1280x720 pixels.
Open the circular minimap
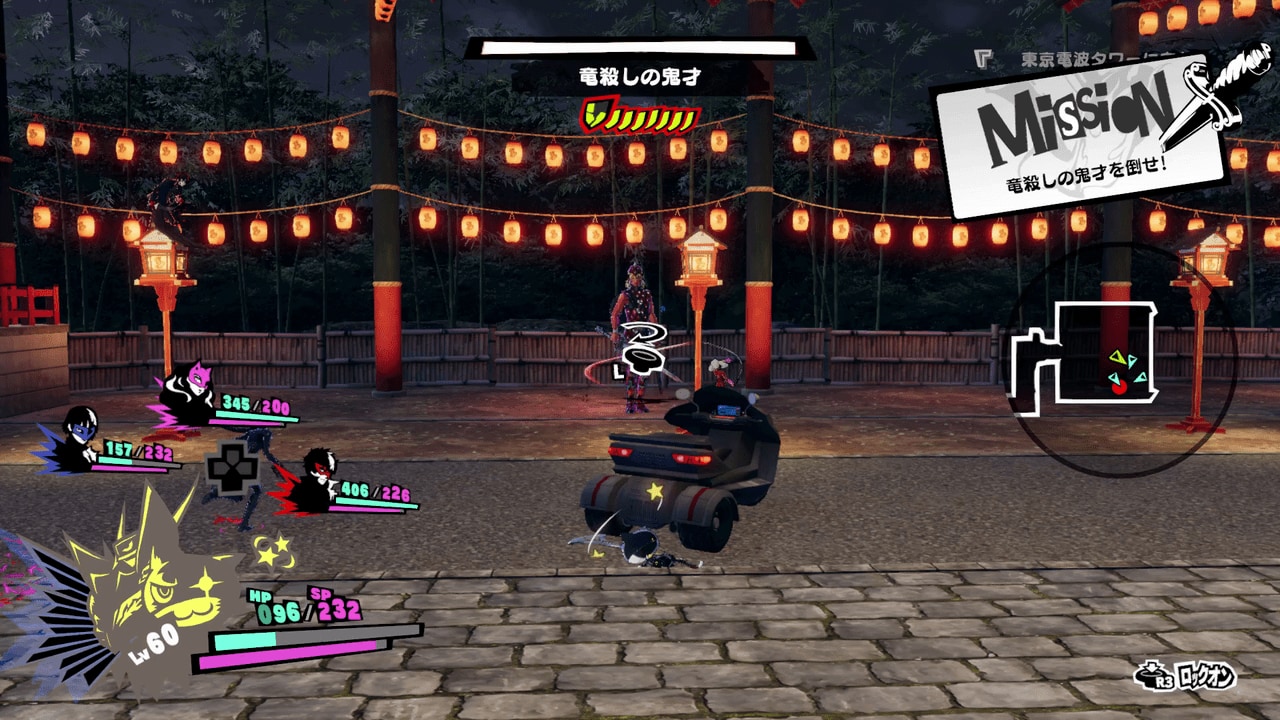click(1120, 360)
